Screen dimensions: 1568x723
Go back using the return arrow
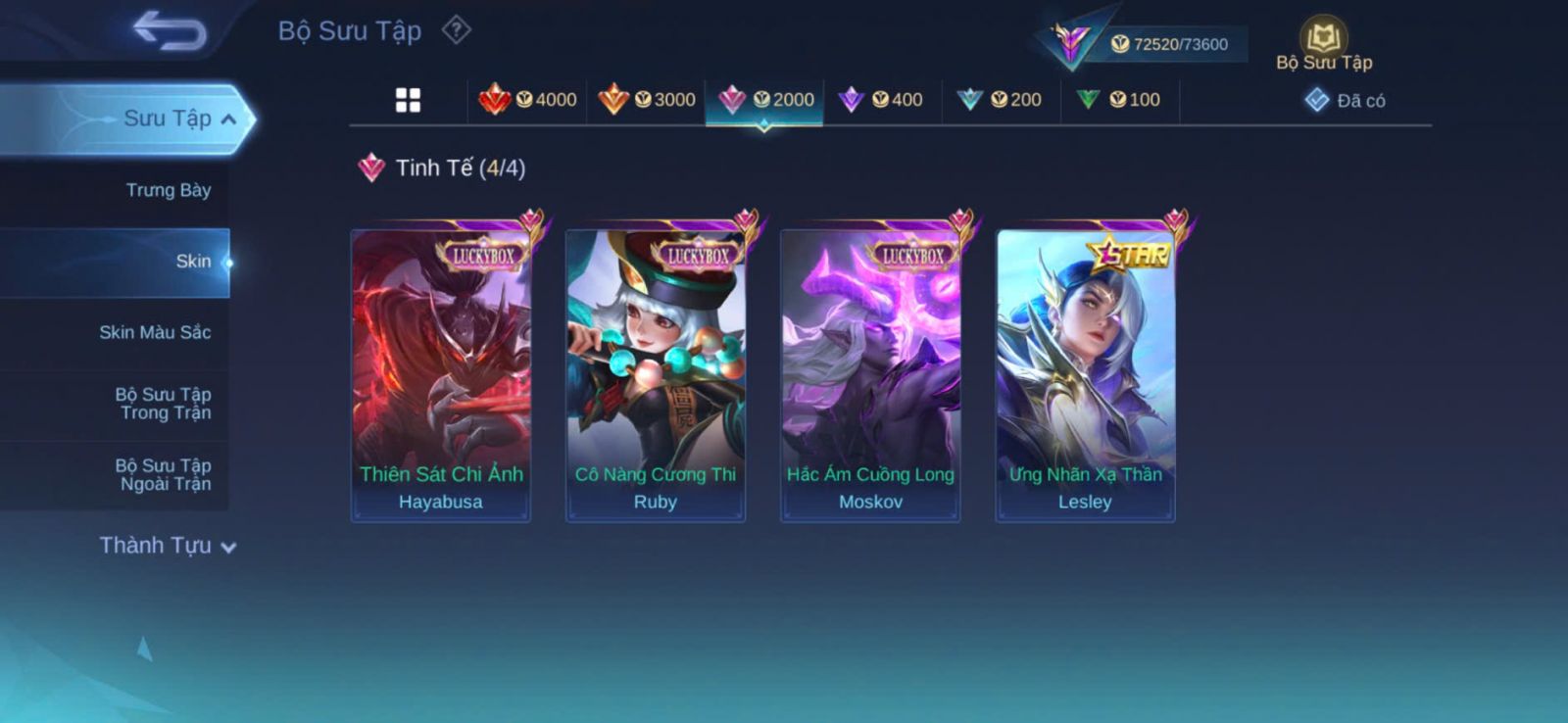tap(170, 30)
